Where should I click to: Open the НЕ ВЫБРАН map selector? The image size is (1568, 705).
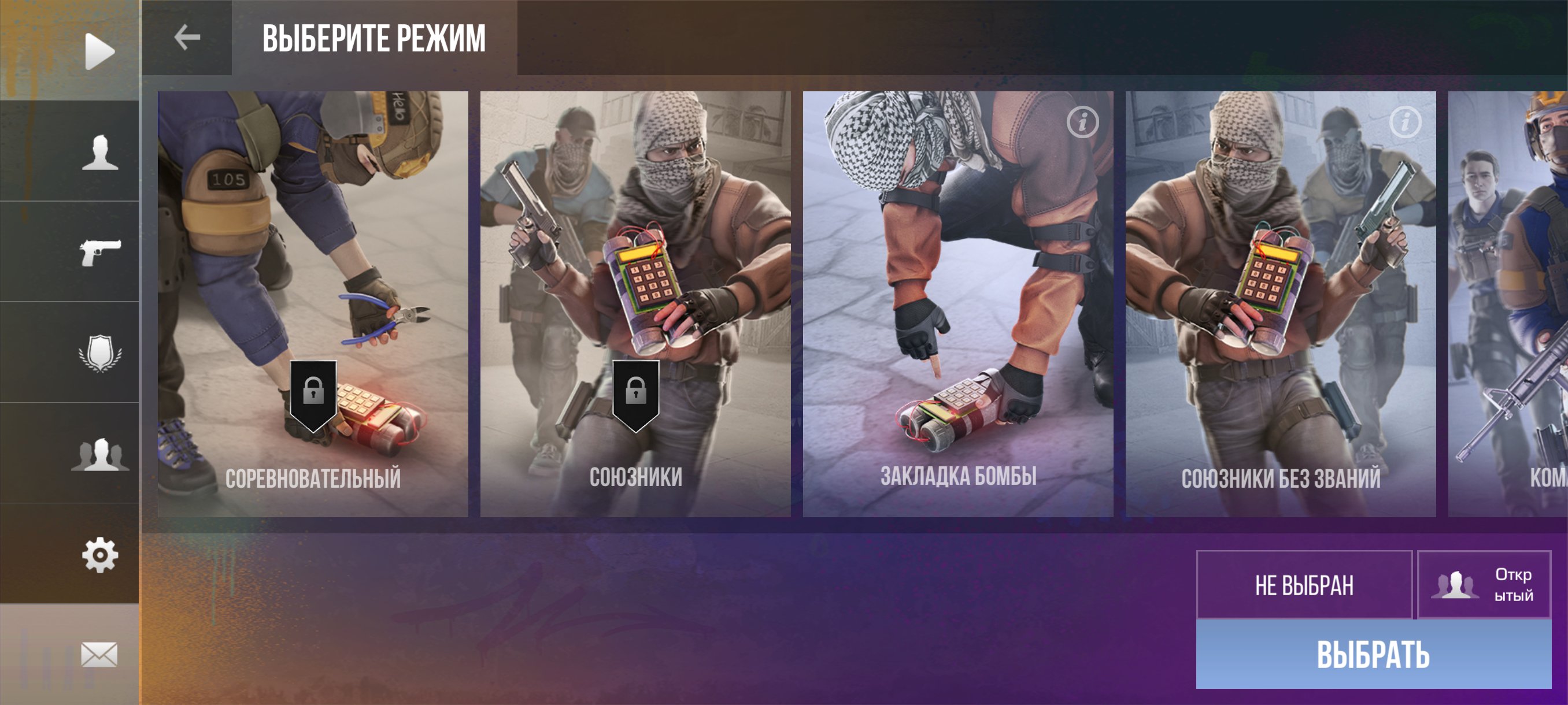coord(1304,587)
